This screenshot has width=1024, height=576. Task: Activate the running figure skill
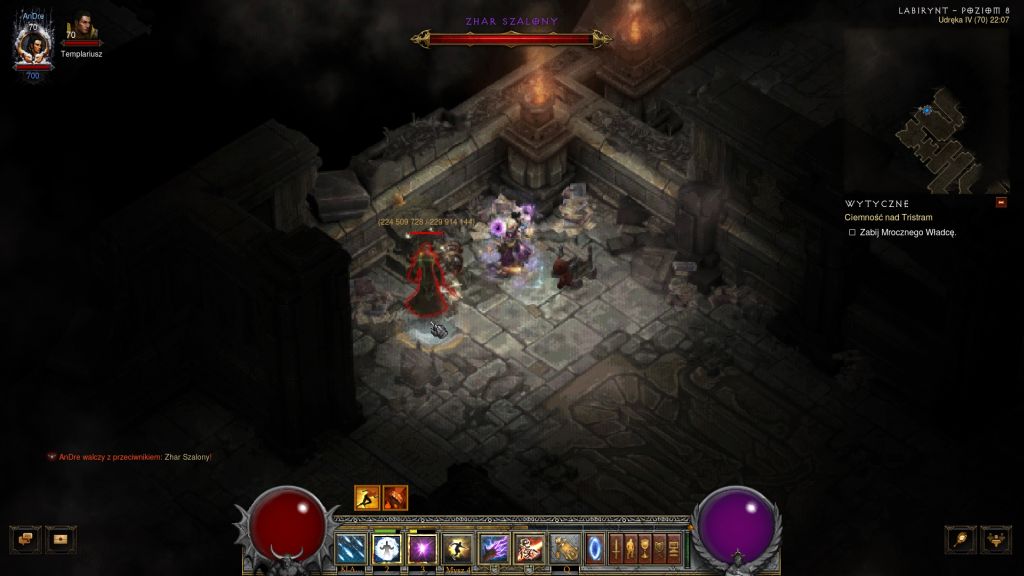click(458, 548)
